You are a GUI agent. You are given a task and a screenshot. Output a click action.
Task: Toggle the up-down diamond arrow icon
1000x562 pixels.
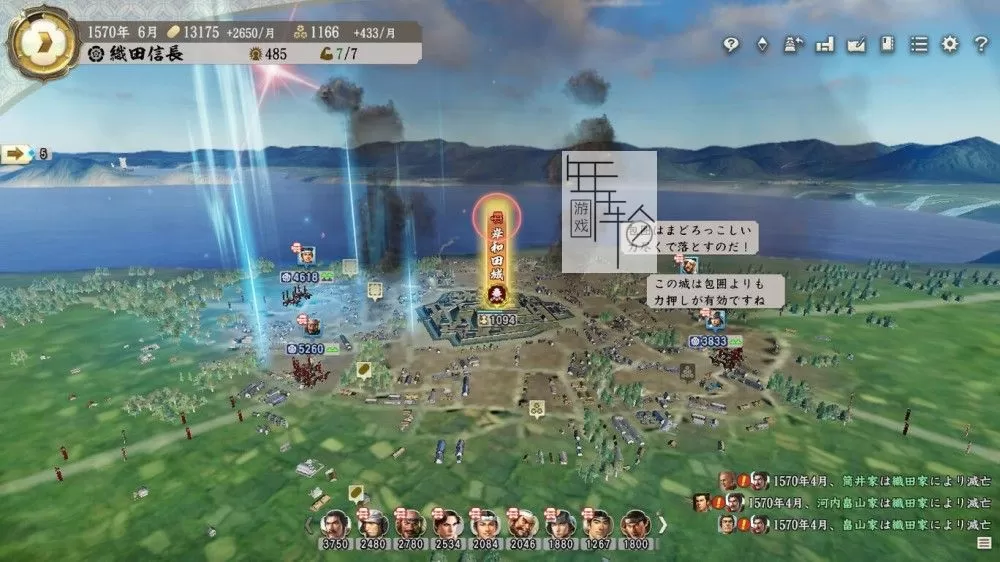762,45
